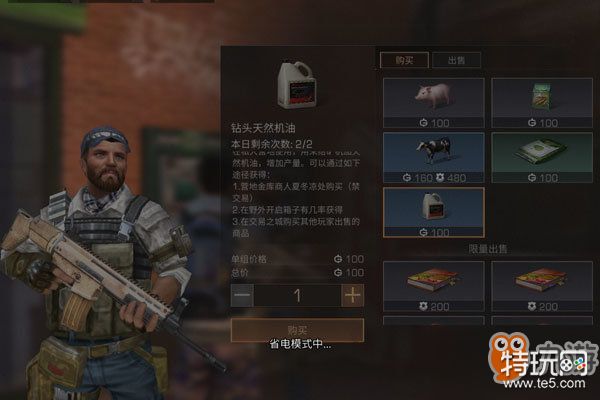Decrease purchase quantity with the minus button

click(242, 295)
